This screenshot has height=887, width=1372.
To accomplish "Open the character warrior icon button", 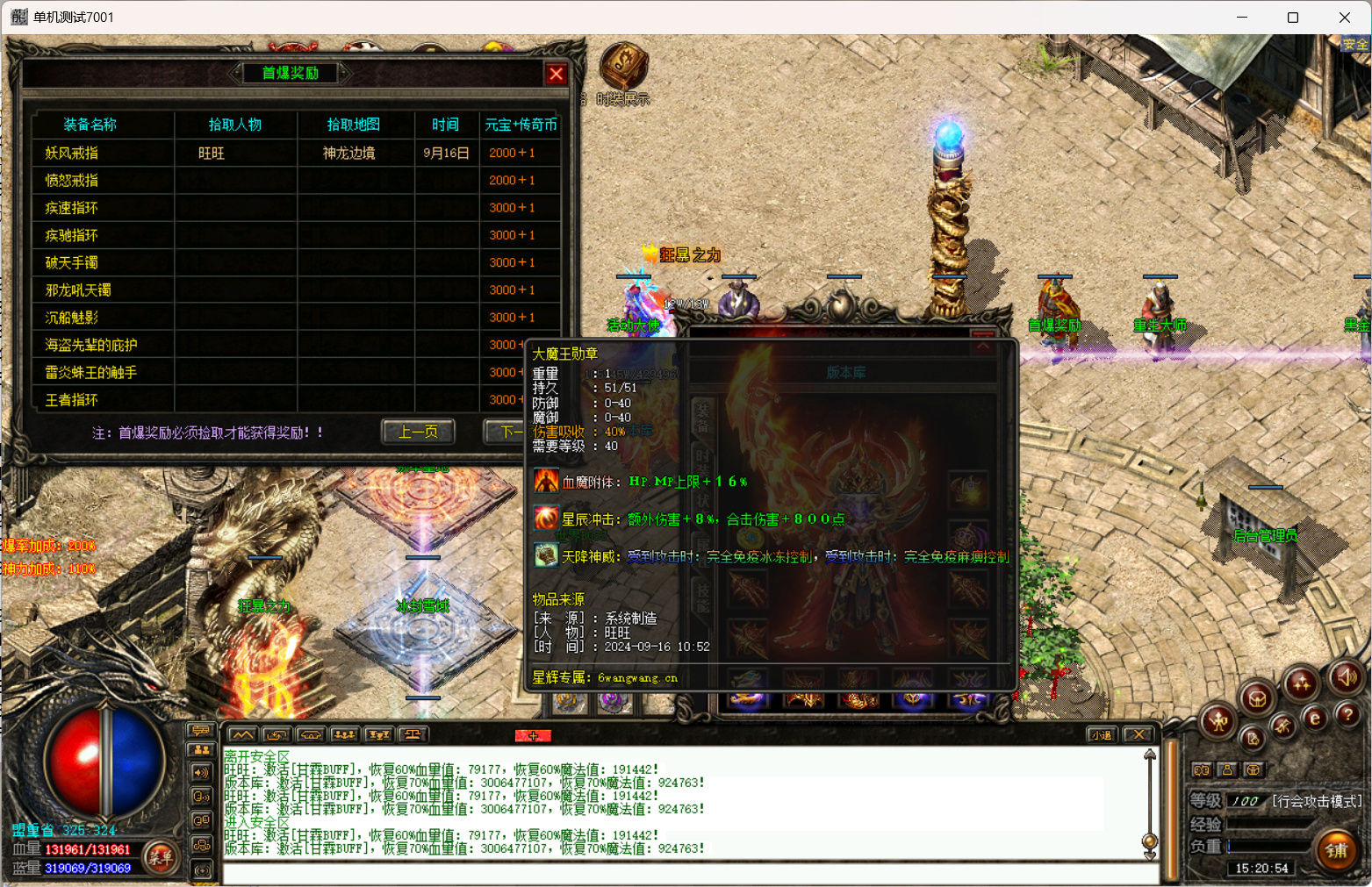I will point(1218,721).
